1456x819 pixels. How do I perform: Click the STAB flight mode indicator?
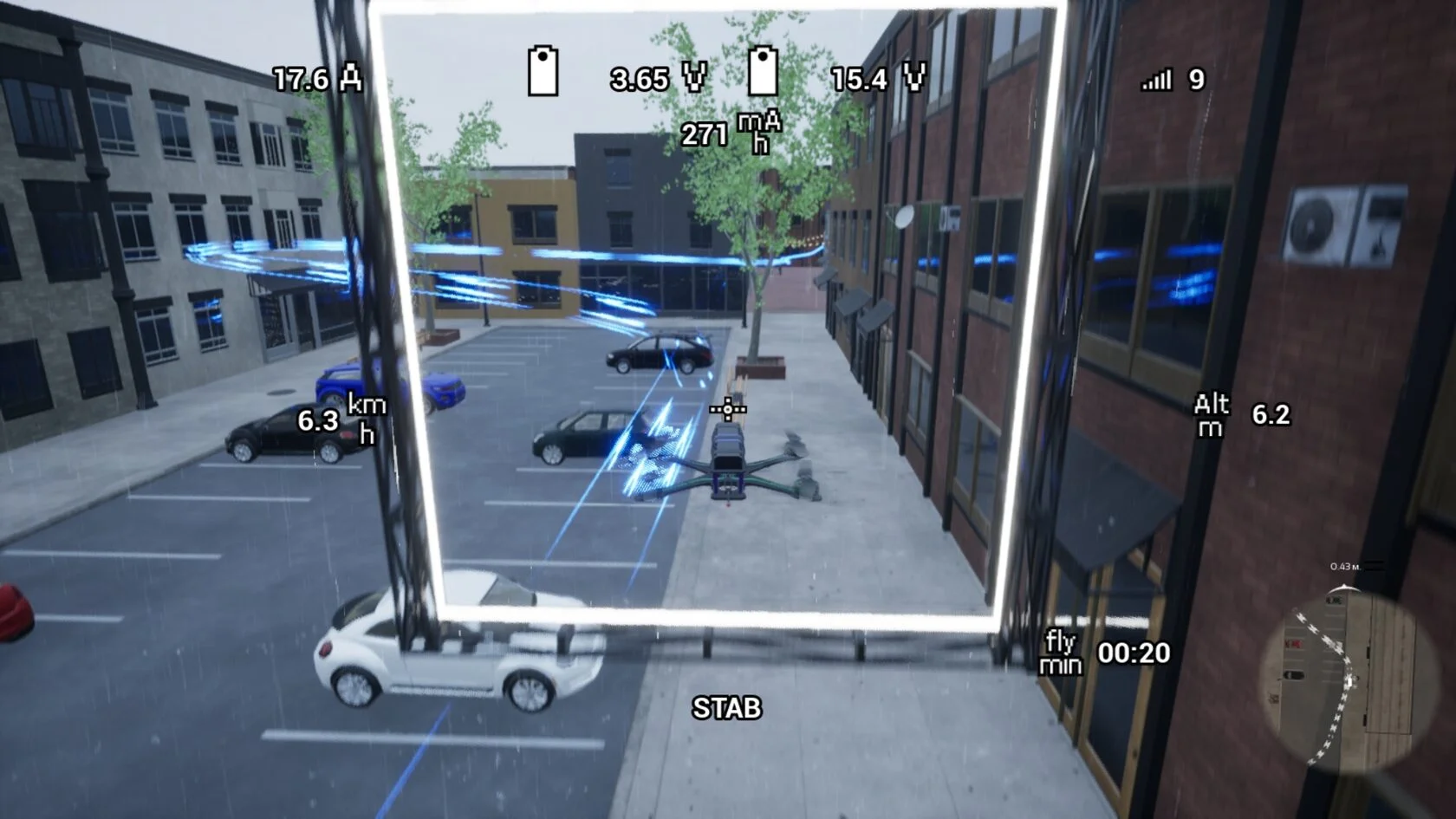[726, 708]
